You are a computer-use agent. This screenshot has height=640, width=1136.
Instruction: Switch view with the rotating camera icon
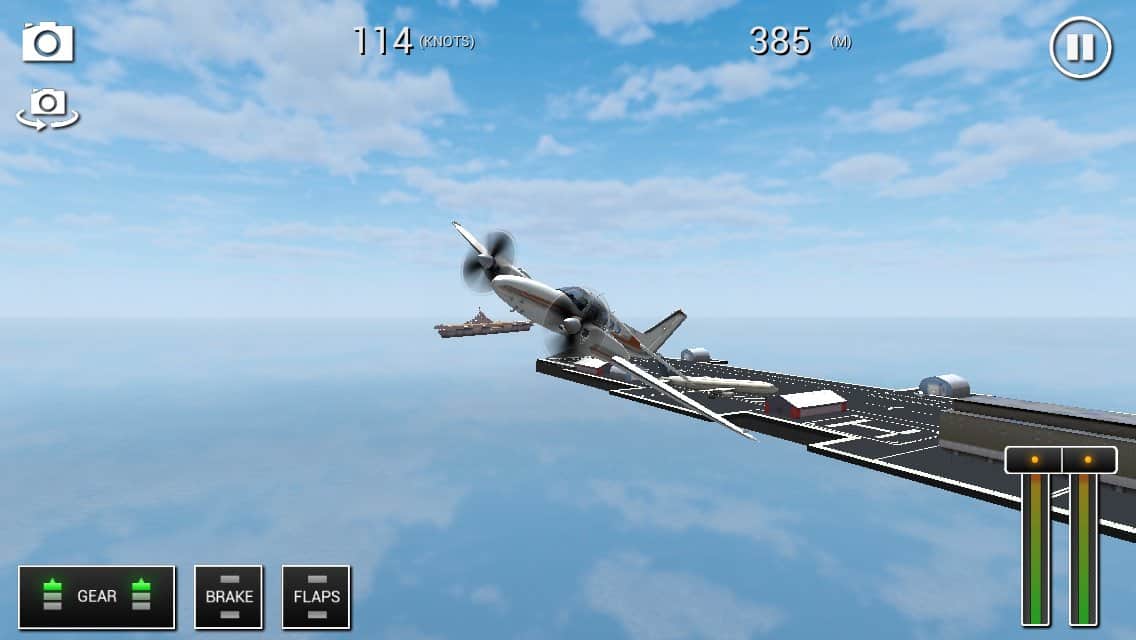(48, 107)
